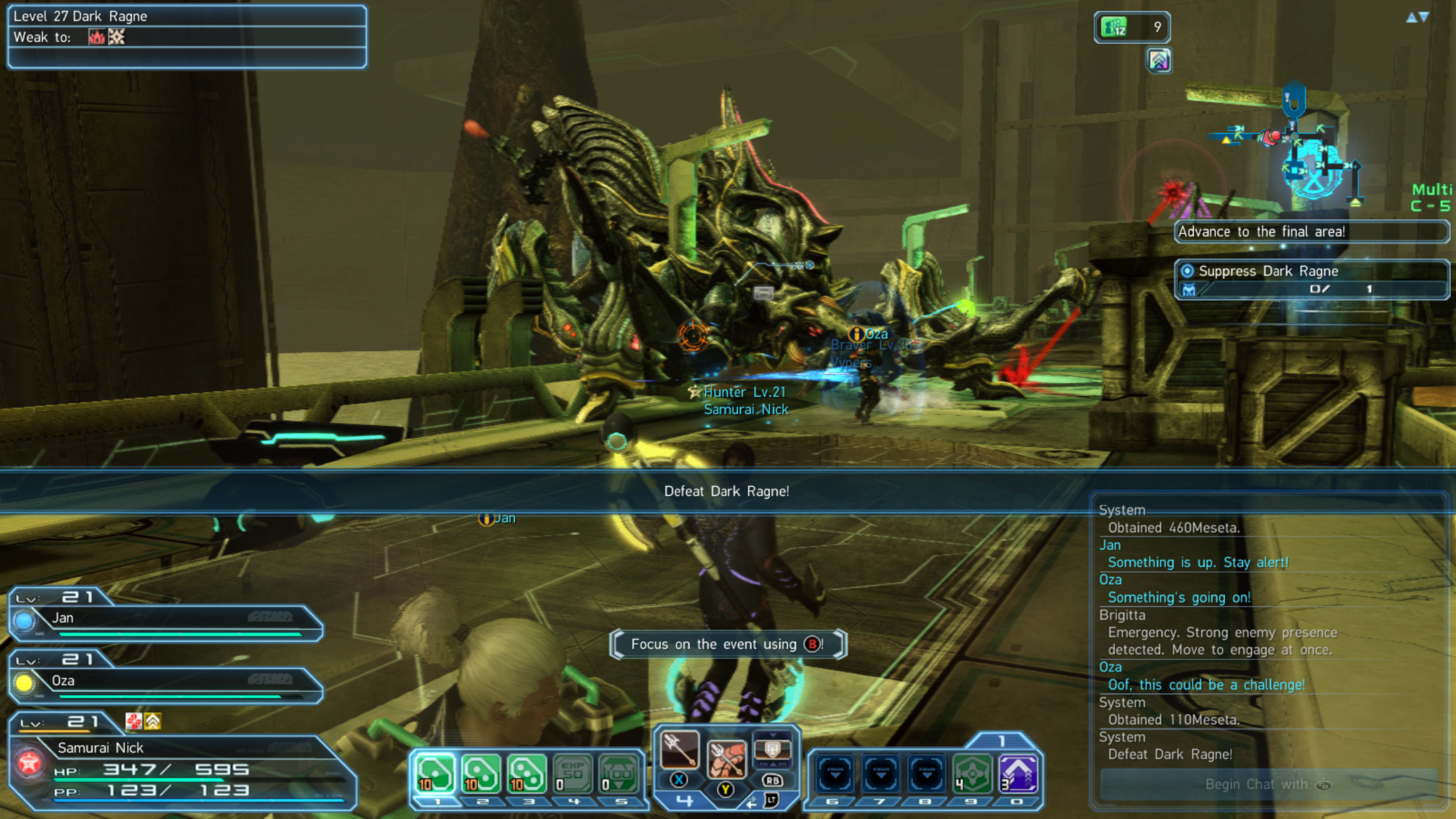Use the Dimate item in slot 2
The width and height of the screenshot is (1456, 819).
[481, 773]
